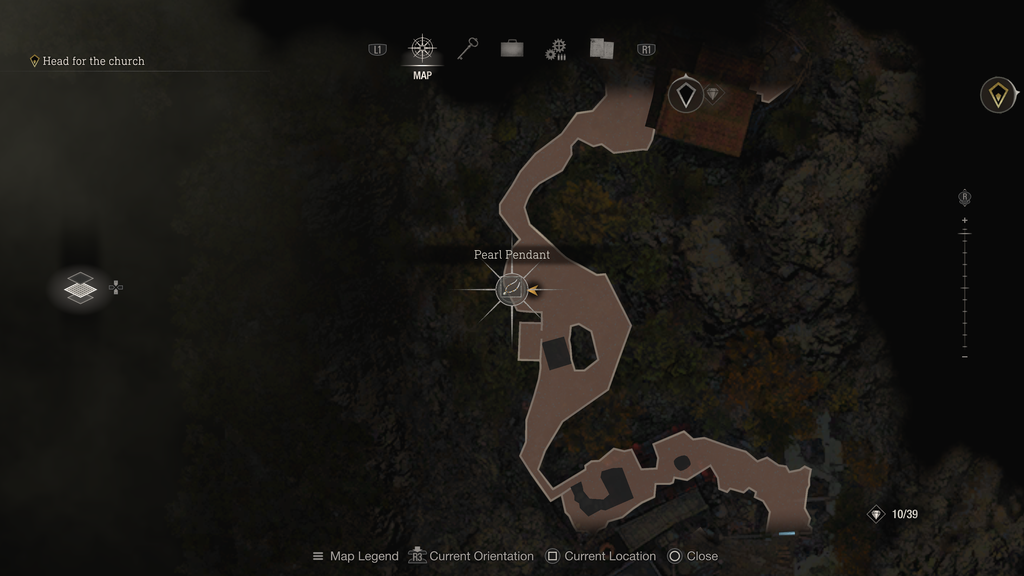The width and height of the screenshot is (1024, 576).
Task: Click the objective marker on the map
Action: pos(685,95)
